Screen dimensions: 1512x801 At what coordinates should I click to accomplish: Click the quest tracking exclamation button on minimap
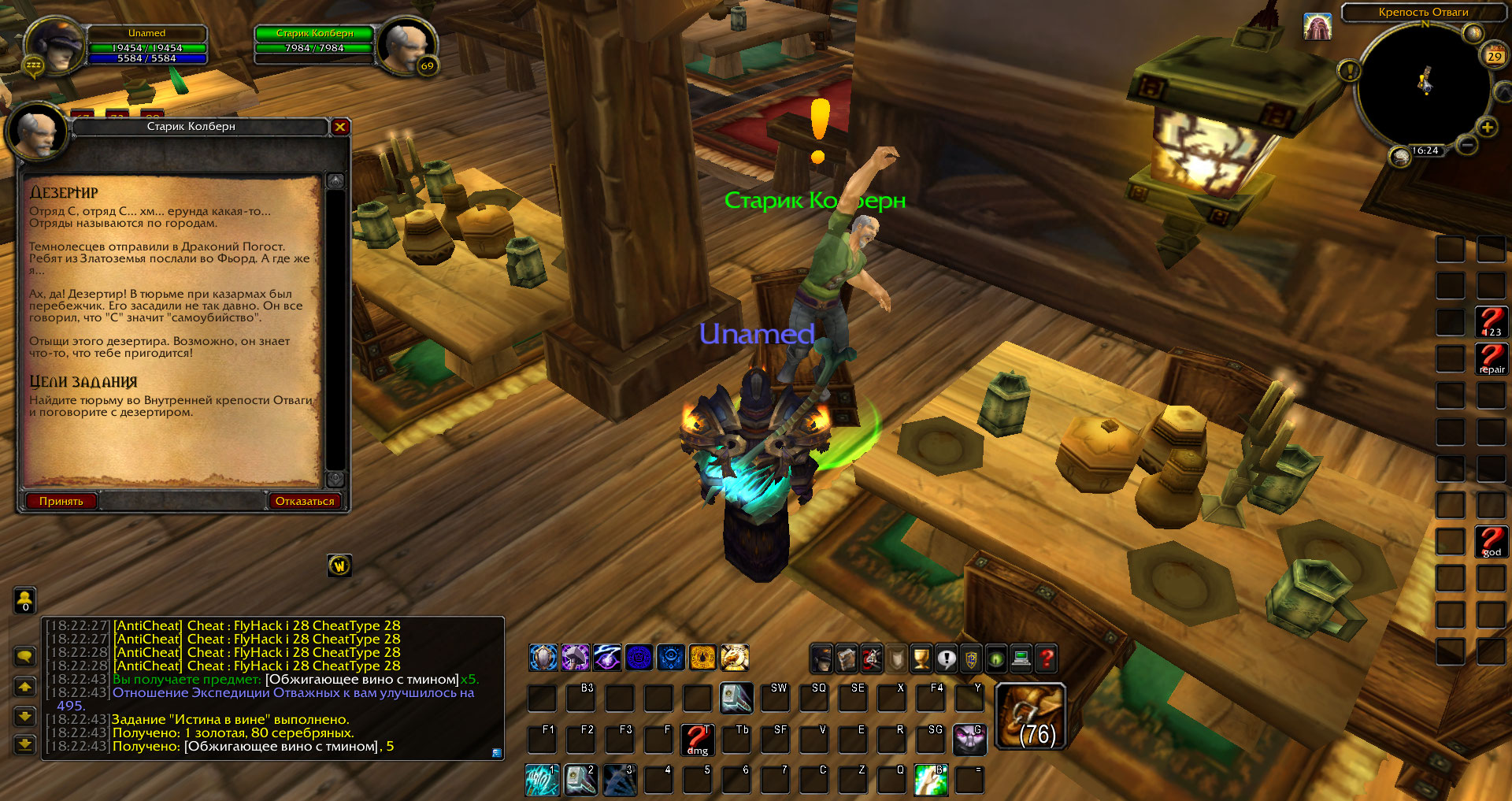tap(1349, 72)
